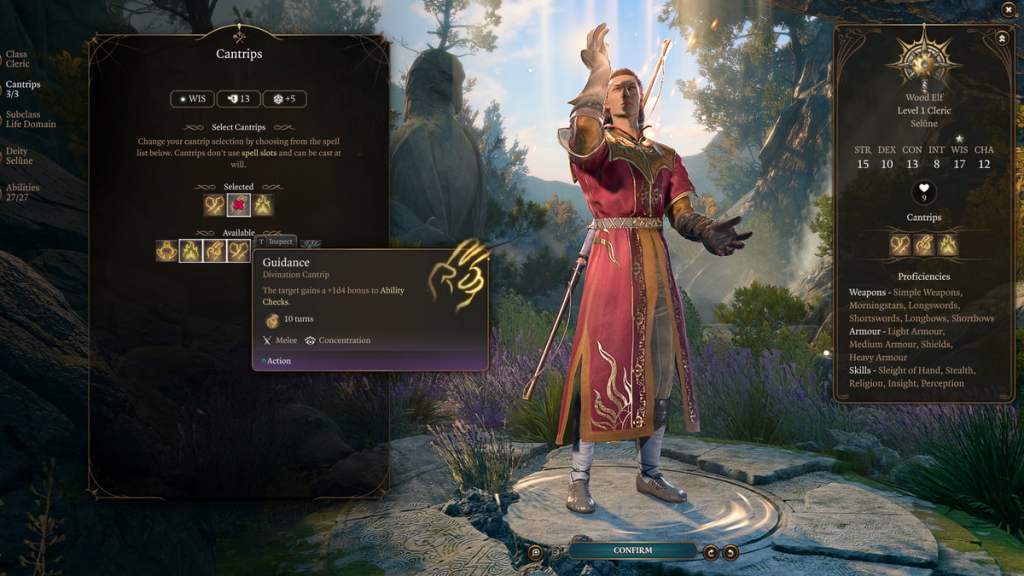Choose the first available cantrip icon
The width and height of the screenshot is (1024, 576).
tap(167, 251)
